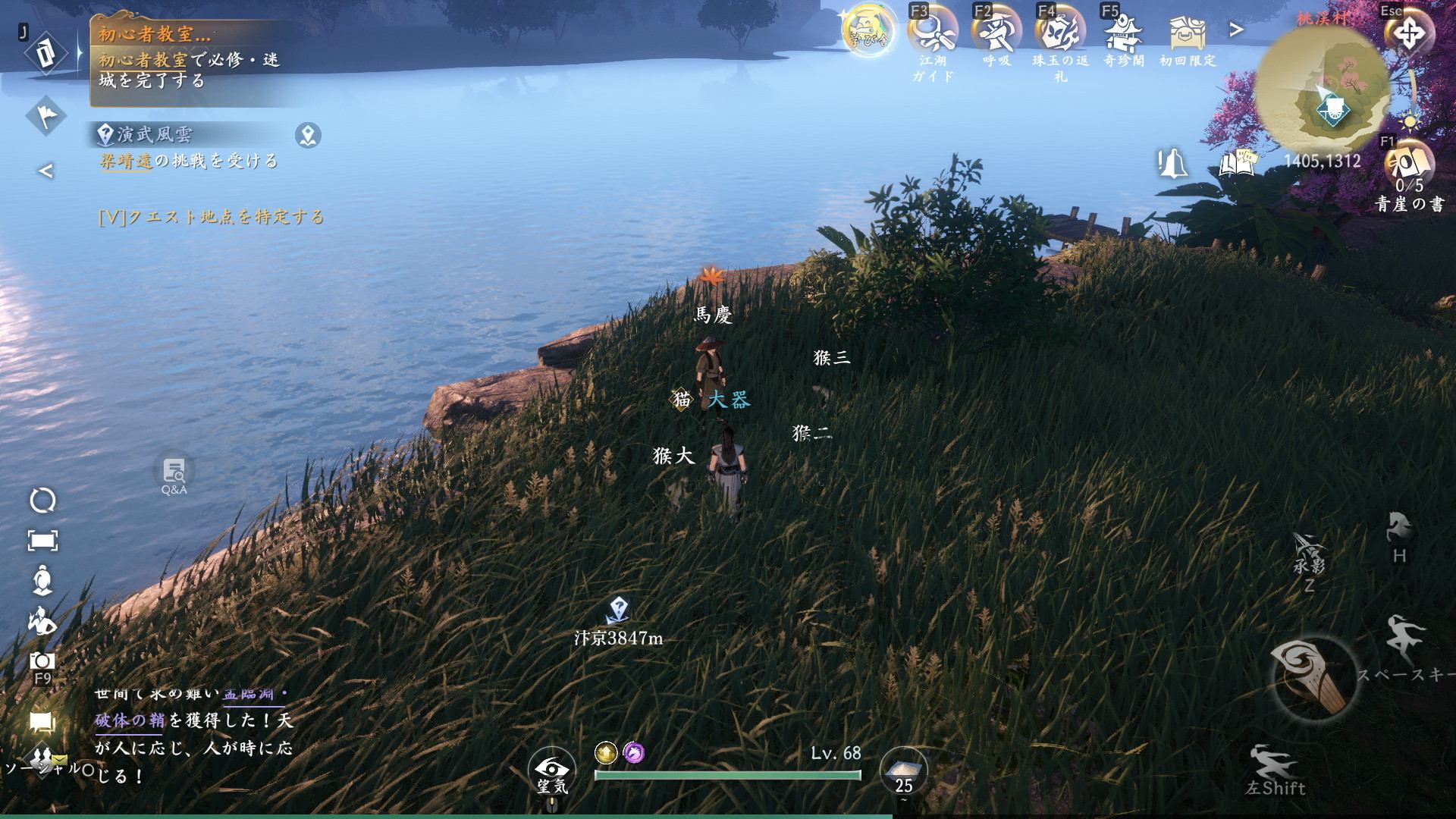This screenshot has width=1456, height=819.
Task: Open the chat speech bubble icon
Action: (x=42, y=722)
